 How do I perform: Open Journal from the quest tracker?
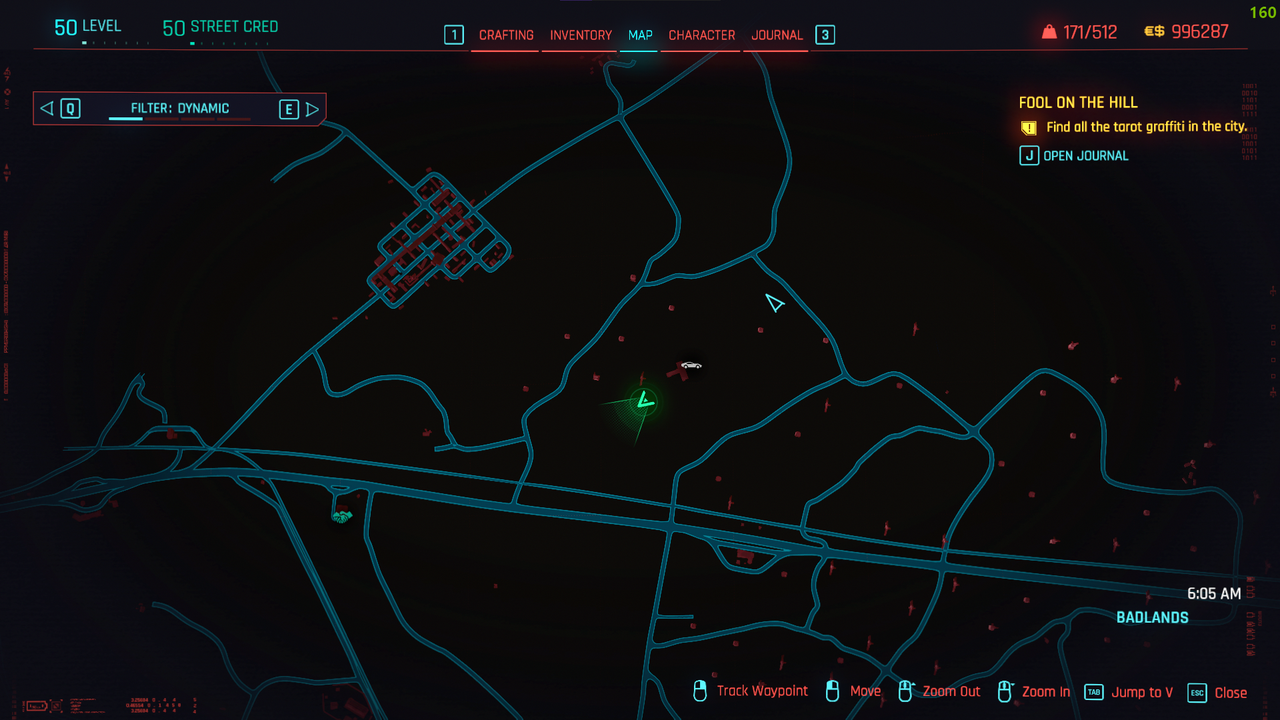pyautogui.click(x=1075, y=156)
